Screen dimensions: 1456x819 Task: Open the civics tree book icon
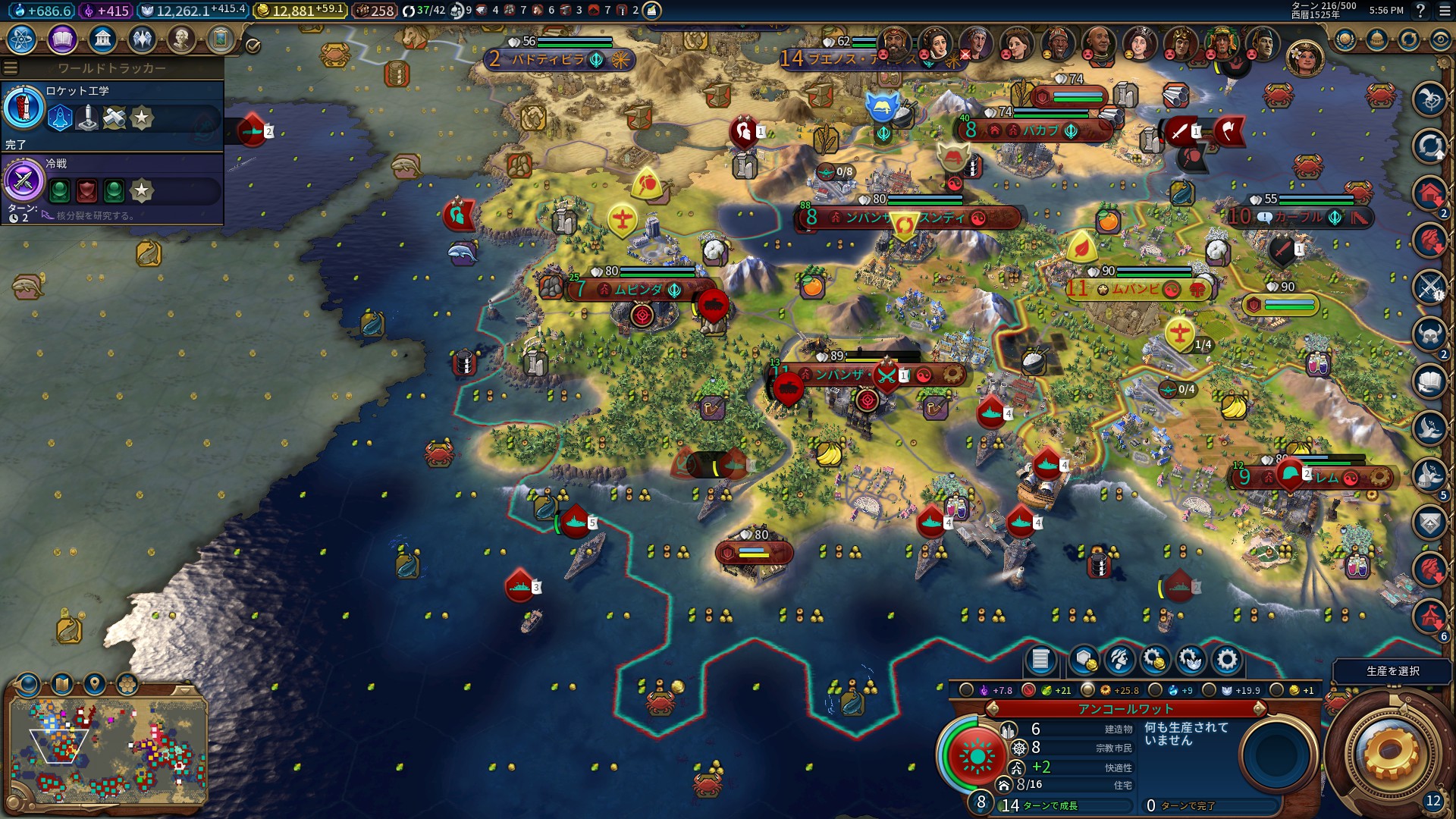[62, 39]
